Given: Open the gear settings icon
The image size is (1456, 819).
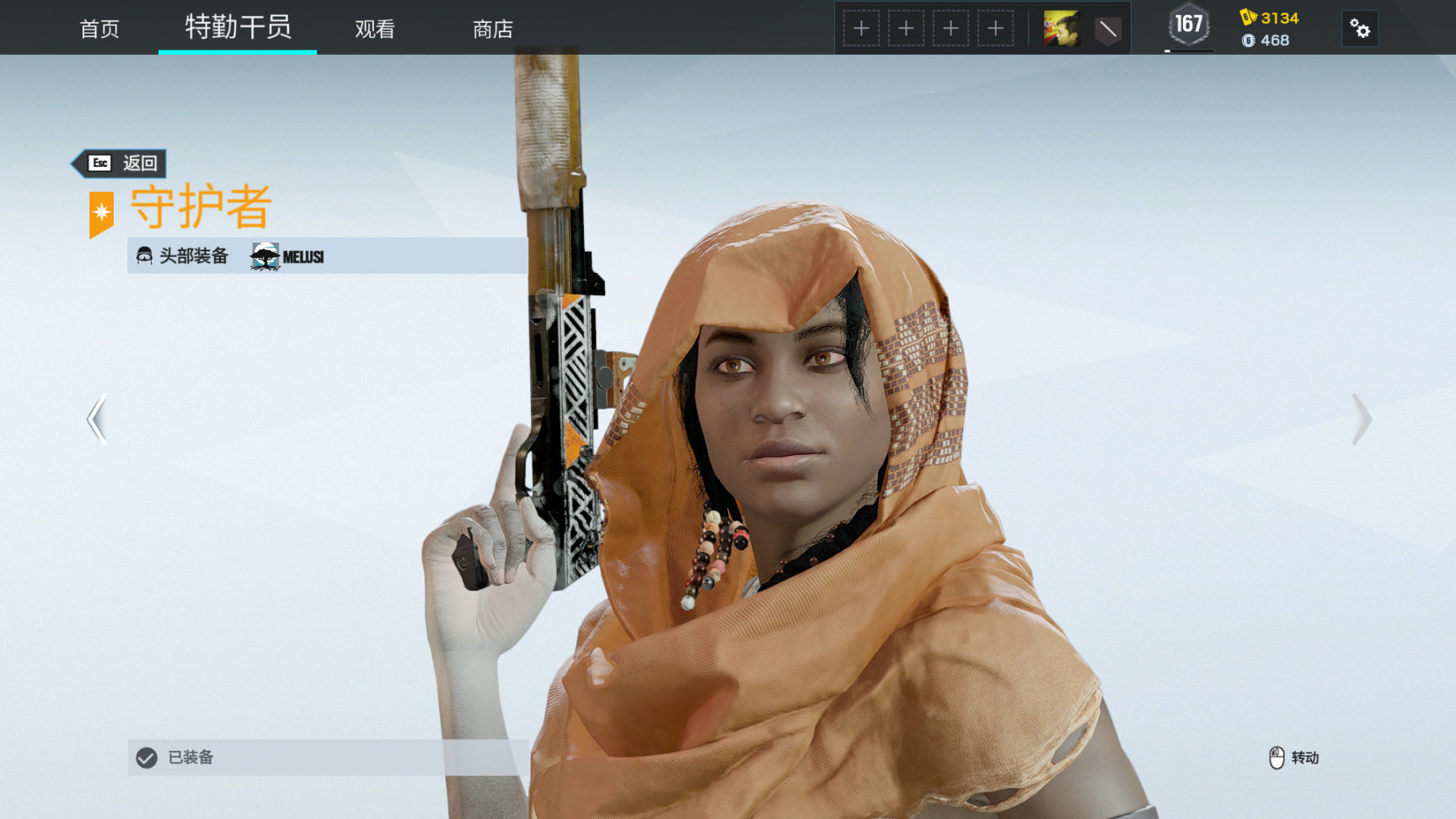Looking at the screenshot, I should point(1359,29).
